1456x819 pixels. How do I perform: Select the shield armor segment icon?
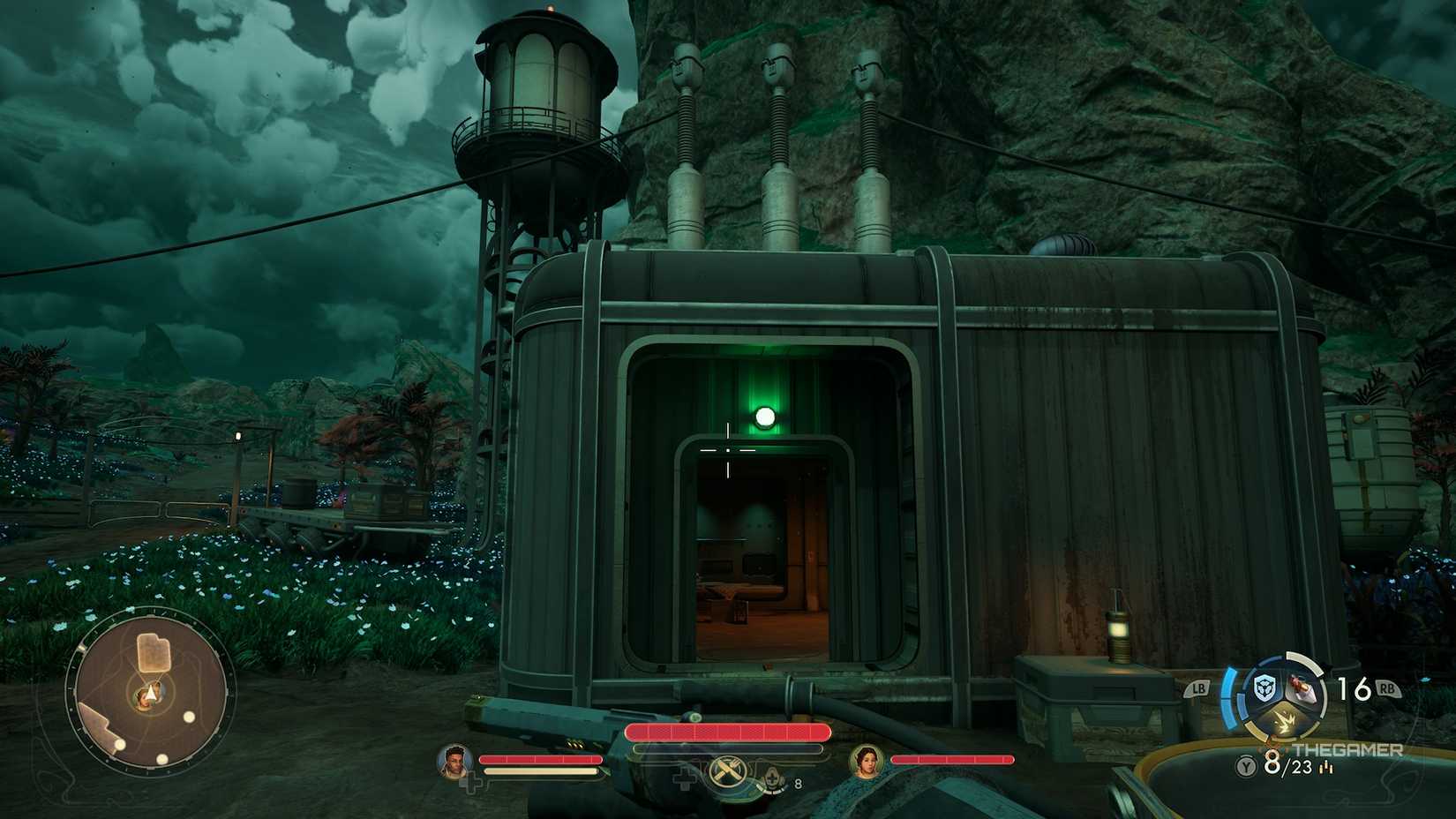tap(1265, 687)
